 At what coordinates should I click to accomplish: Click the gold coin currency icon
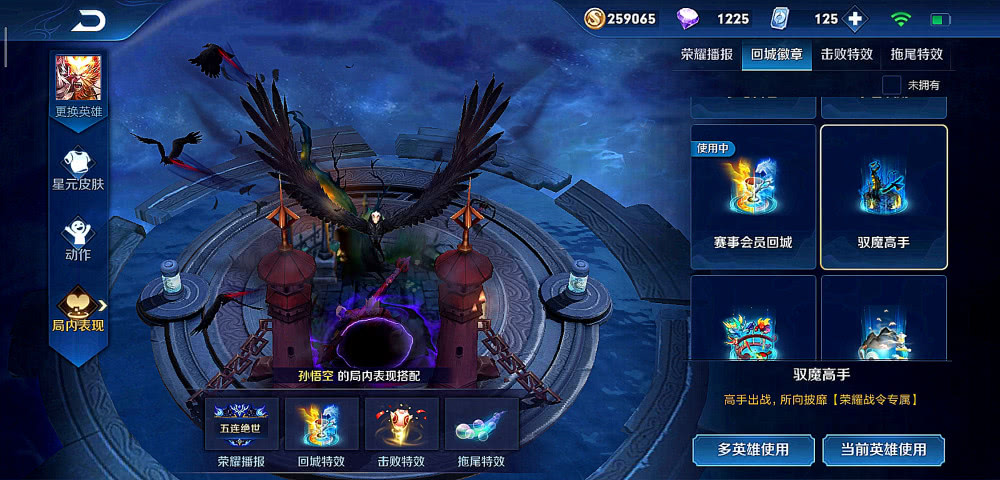tap(593, 19)
